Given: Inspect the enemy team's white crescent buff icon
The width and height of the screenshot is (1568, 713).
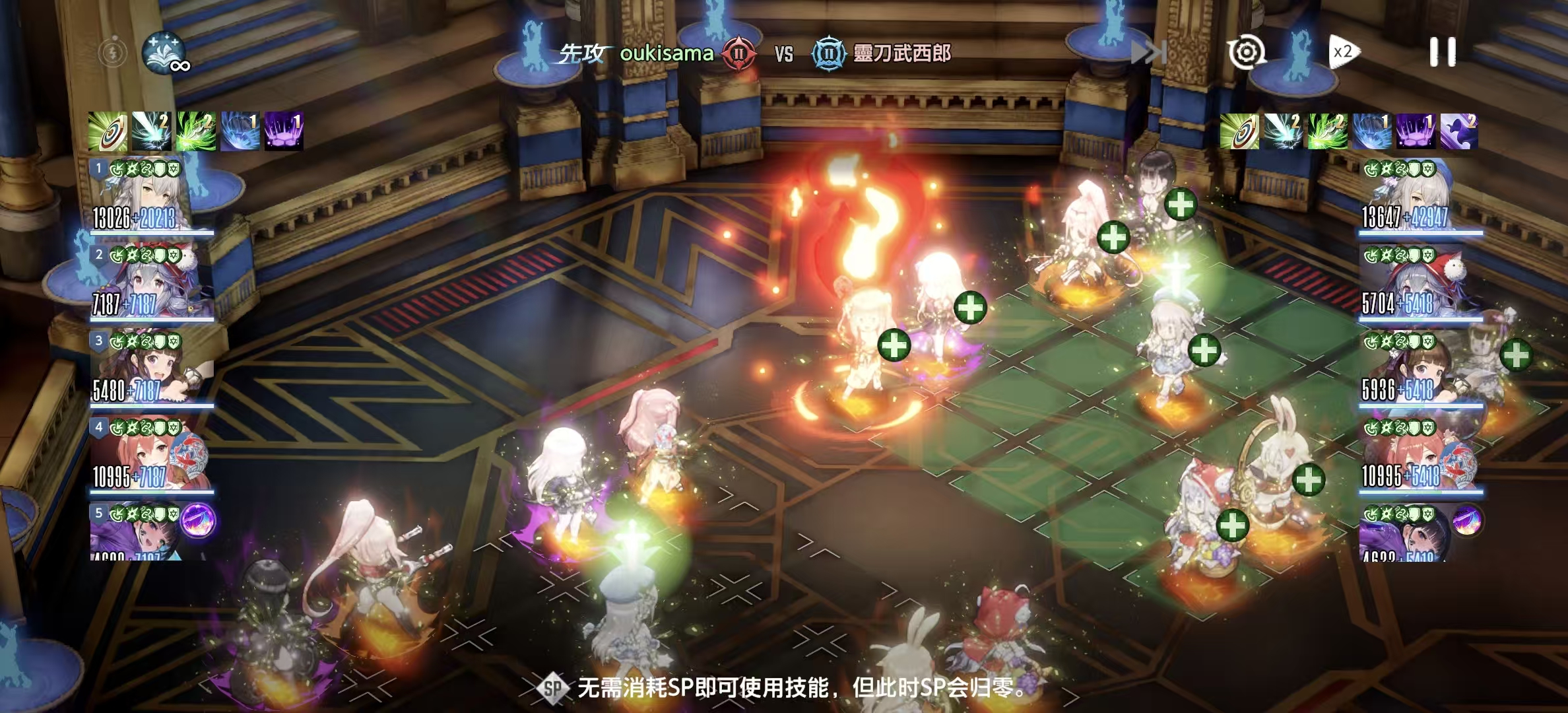Looking at the screenshot, I should point(1458,131).
